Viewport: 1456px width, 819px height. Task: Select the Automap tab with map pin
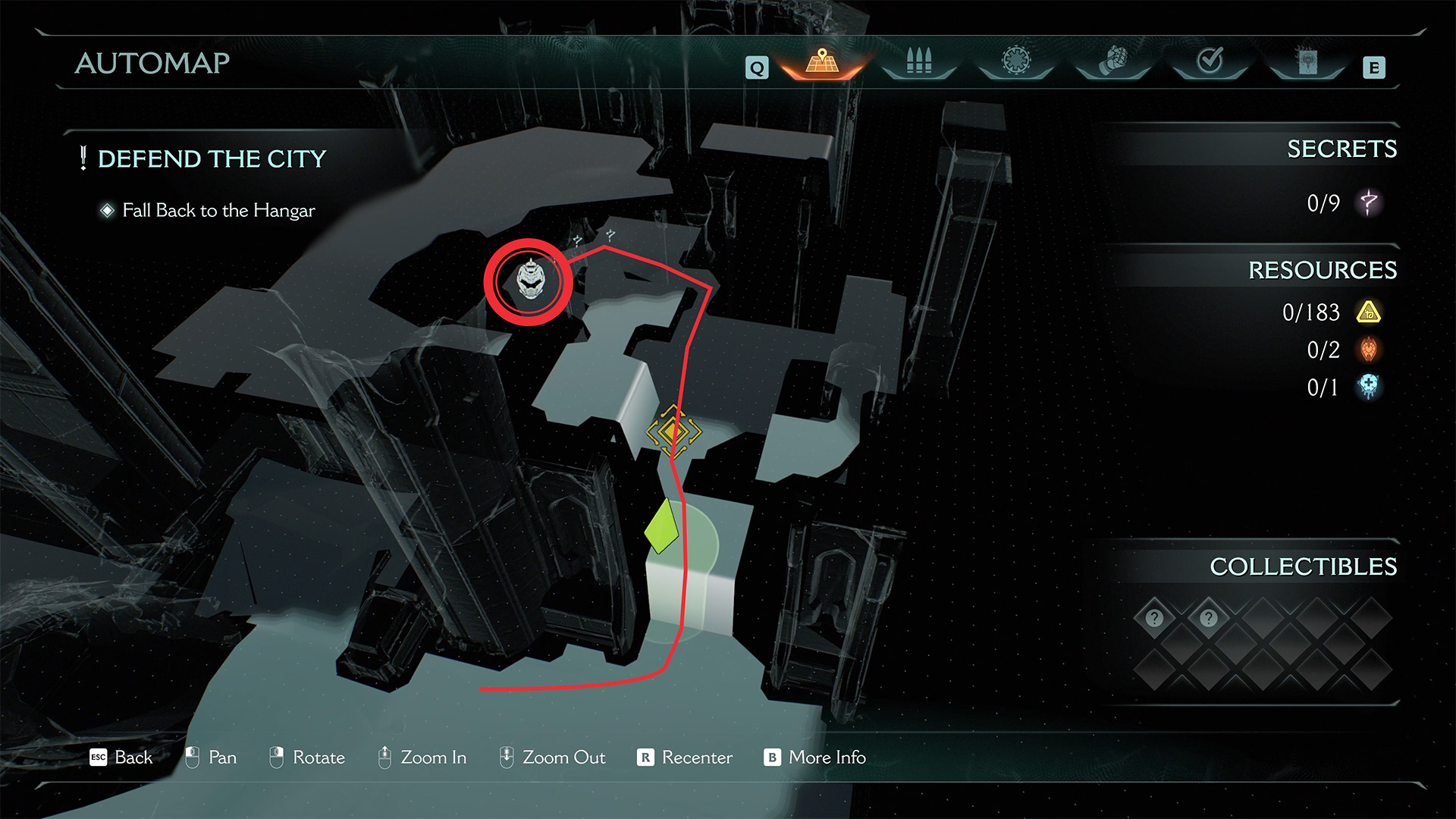click(822, 62)
